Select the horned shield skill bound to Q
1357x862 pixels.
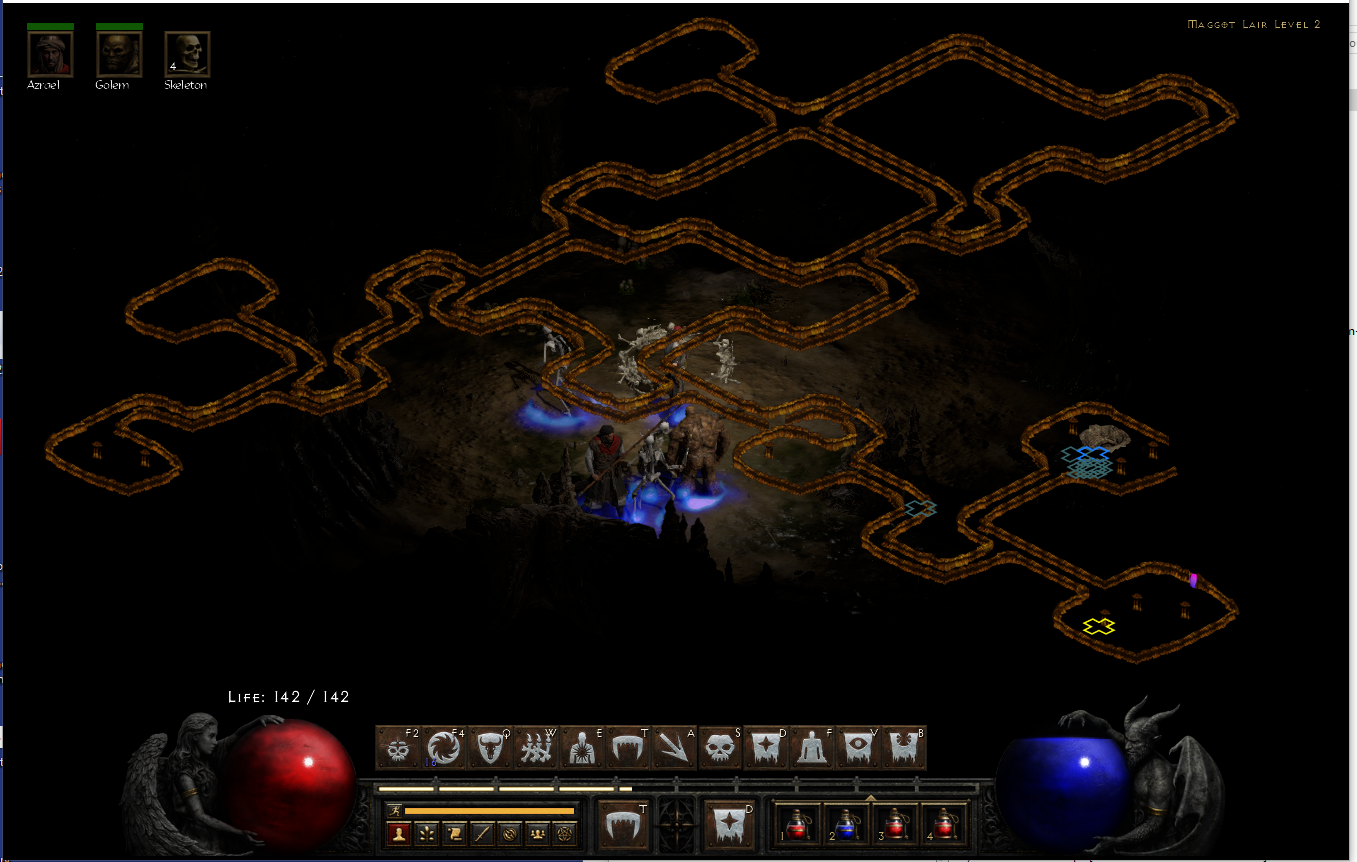tap(491, 746)
